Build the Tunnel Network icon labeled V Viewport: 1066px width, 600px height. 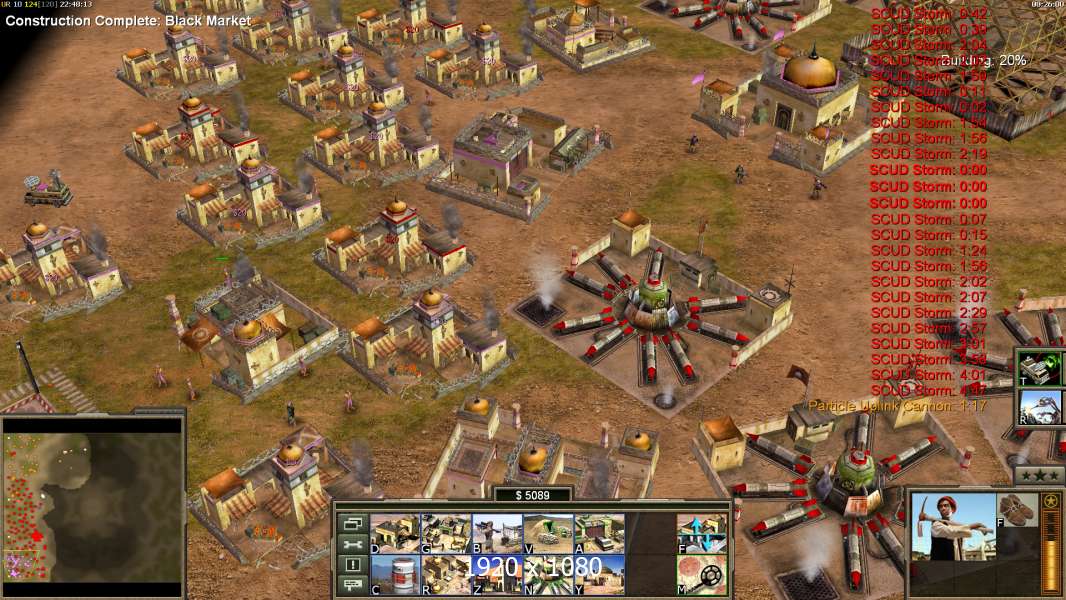tap(548, 533)
